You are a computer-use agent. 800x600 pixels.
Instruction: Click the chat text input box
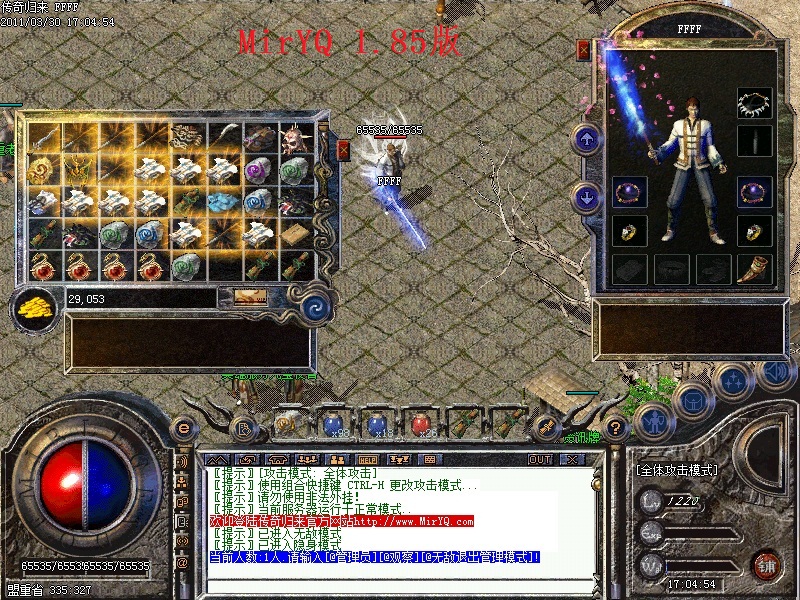coord(400,580)
